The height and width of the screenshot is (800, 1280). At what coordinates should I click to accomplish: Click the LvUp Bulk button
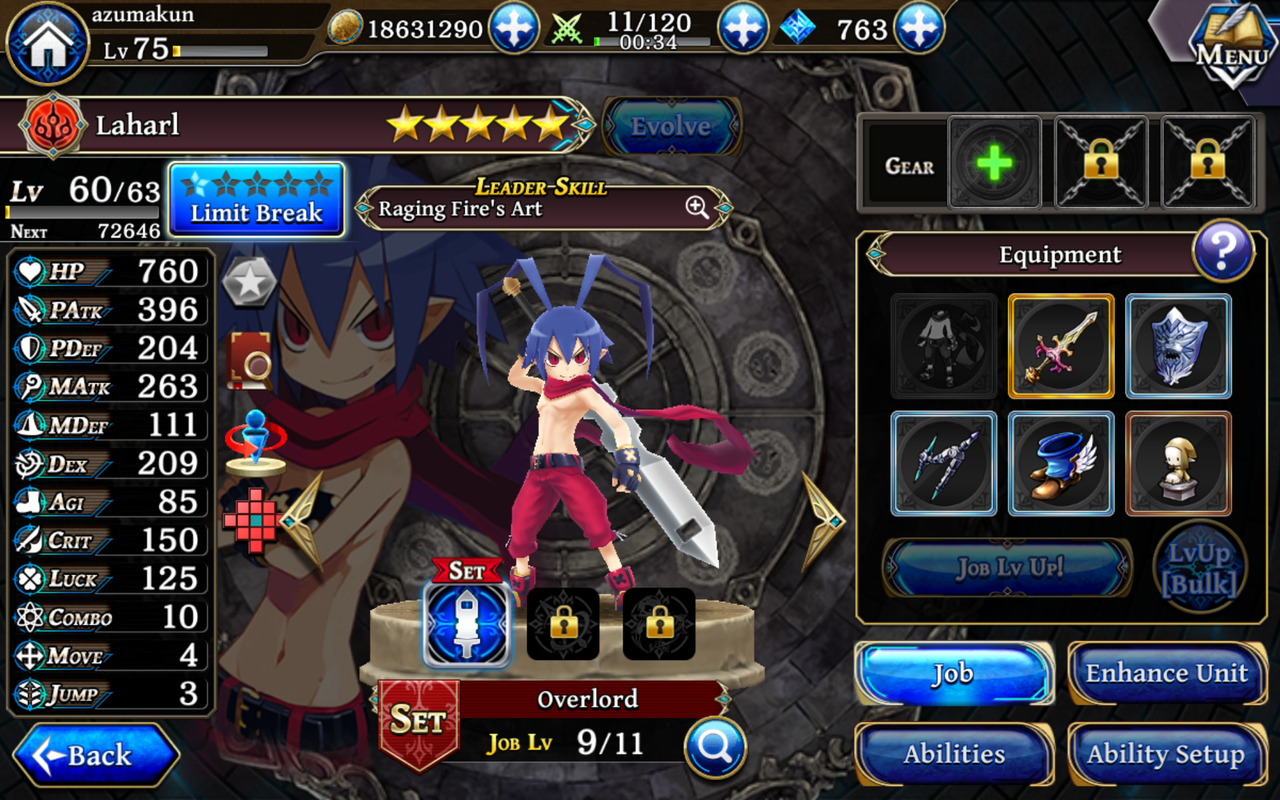click(x=1200, y=568)
